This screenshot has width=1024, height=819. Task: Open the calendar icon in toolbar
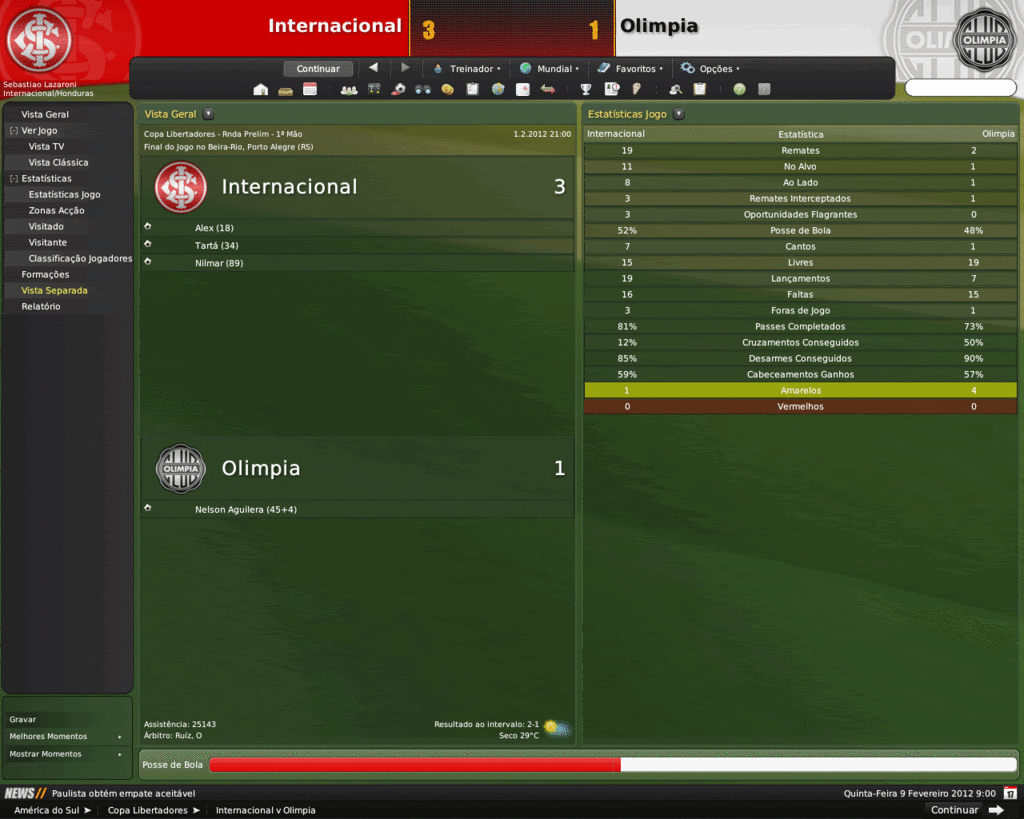pos(310,89)
